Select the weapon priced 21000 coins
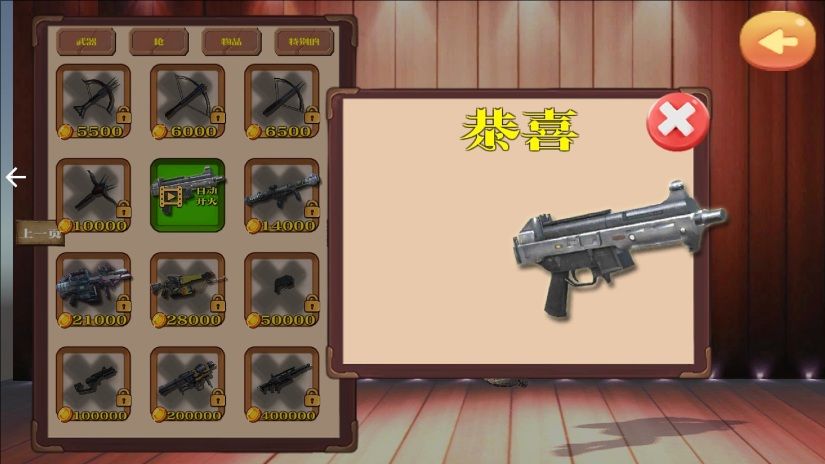The width and height of the screenshot is (825, 464). point(93,290)
